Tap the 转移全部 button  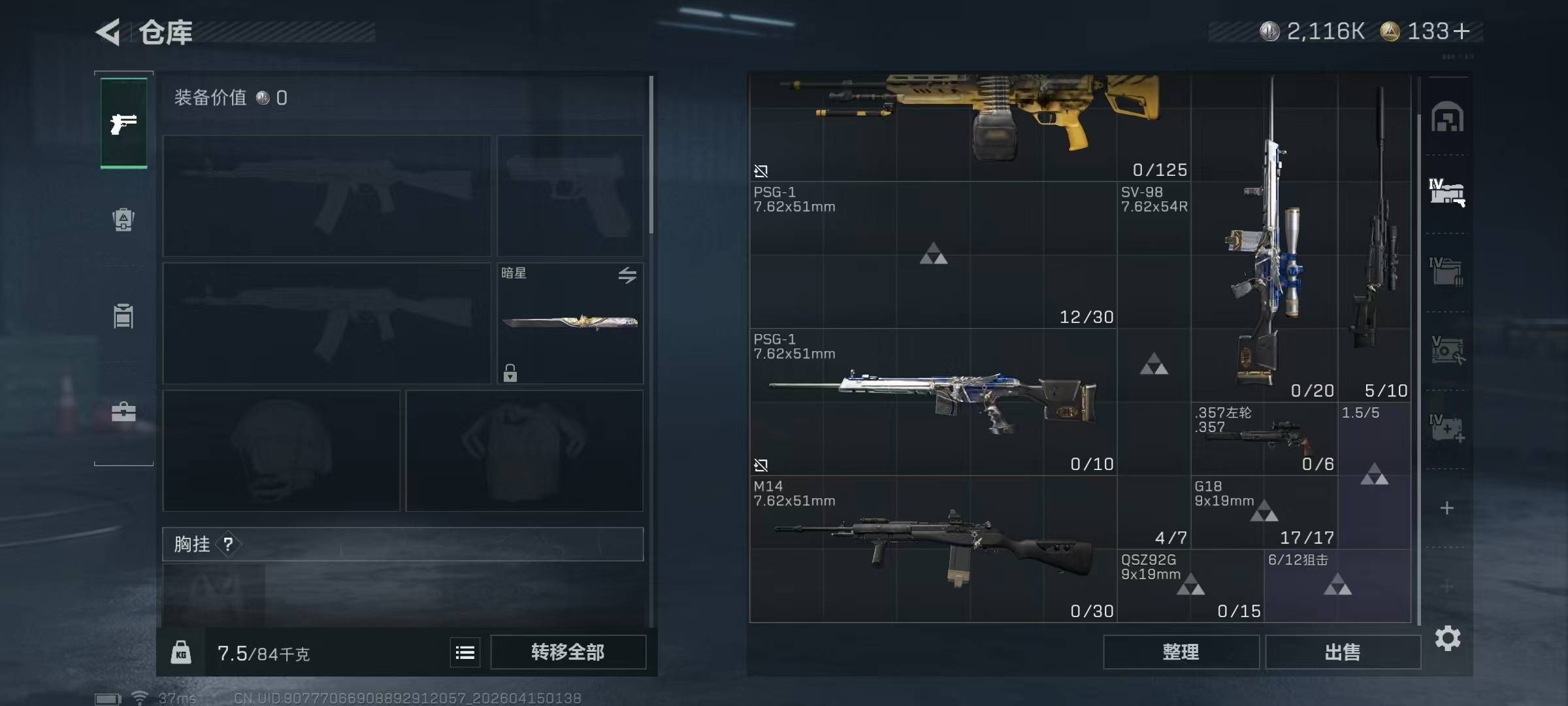(x=568, y=652)
